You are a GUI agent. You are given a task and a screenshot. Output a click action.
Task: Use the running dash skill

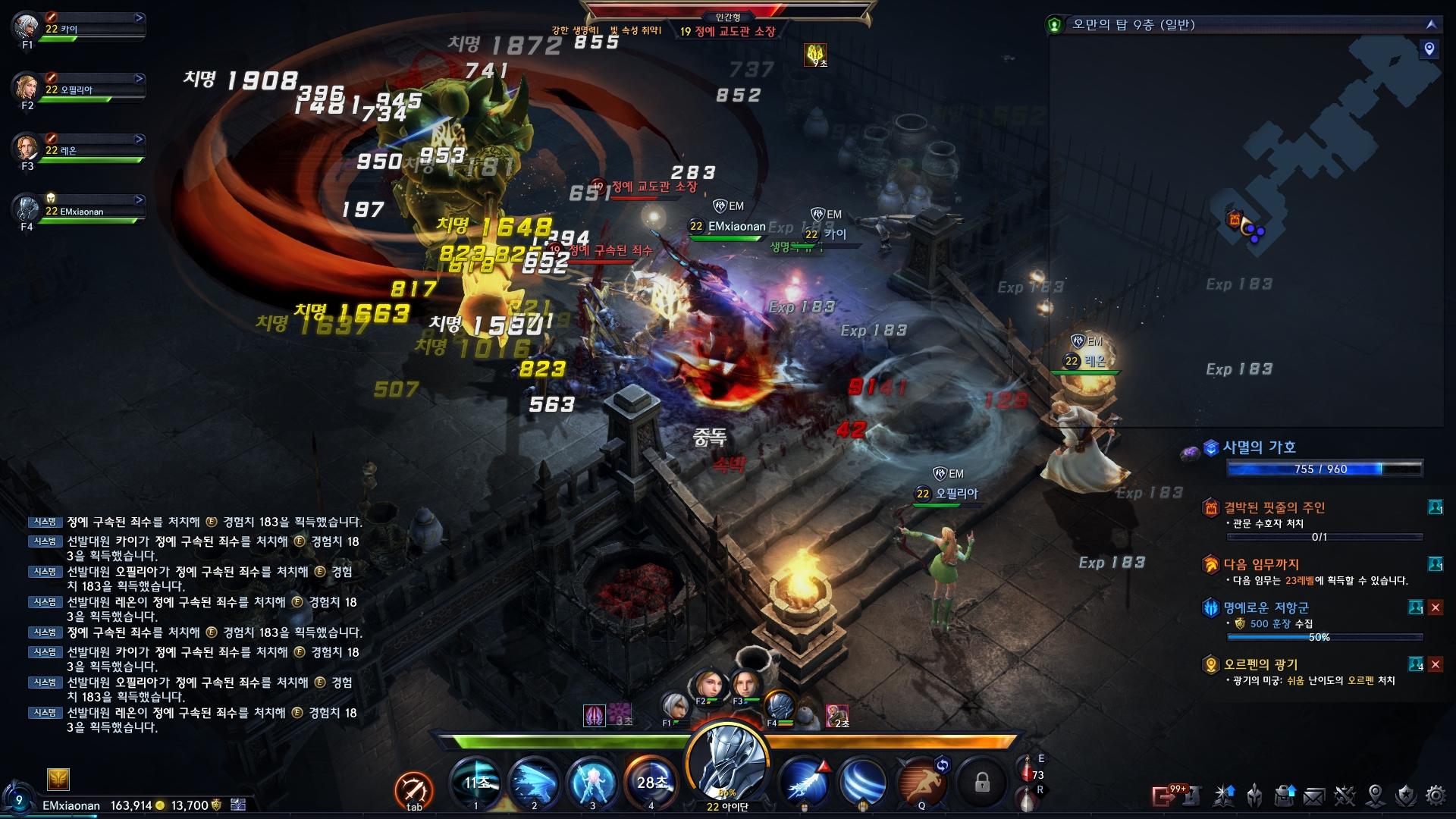[x=921, y=782]
